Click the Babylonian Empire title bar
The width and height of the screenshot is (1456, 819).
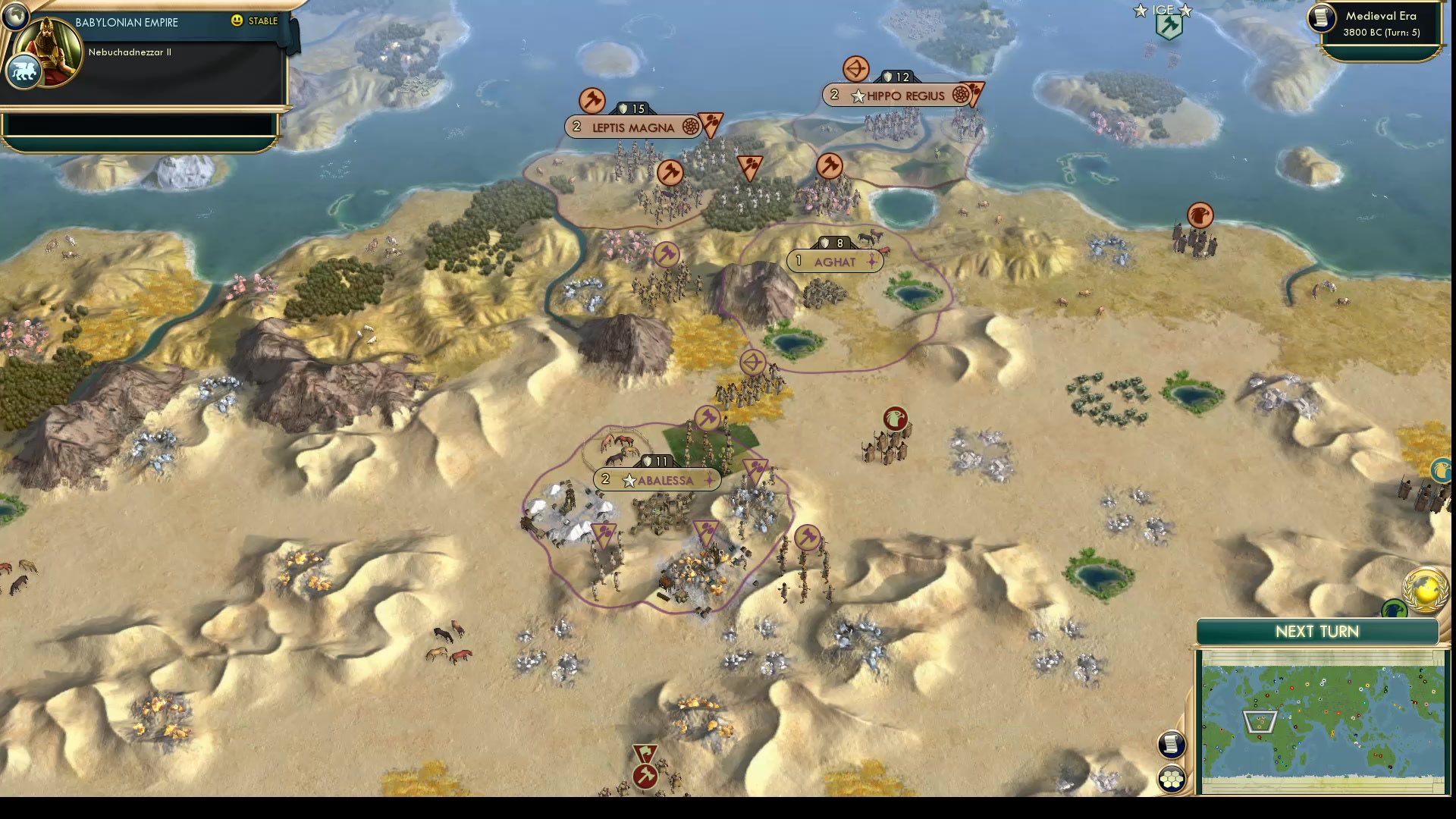[x=125, y=22]
